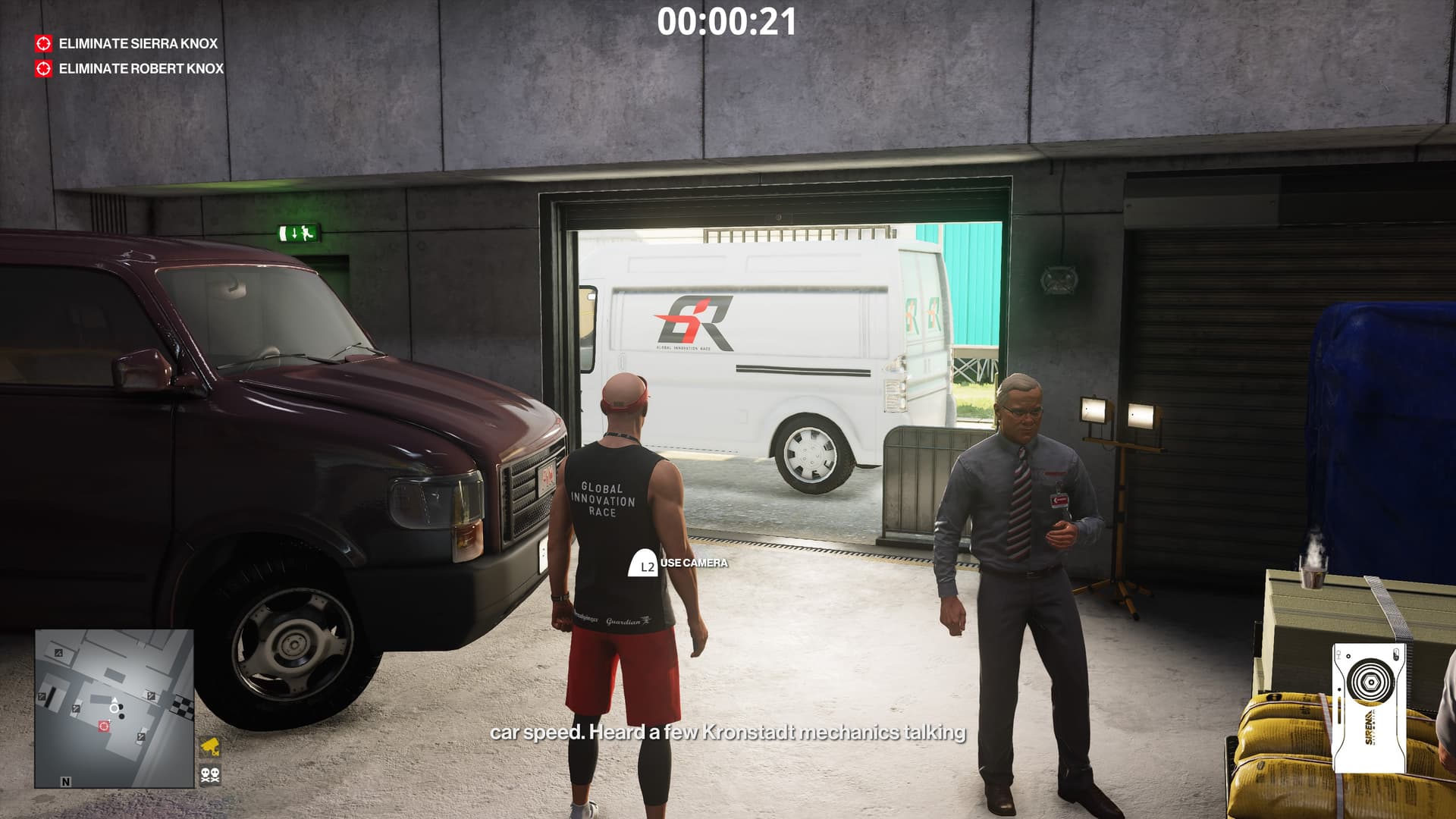
Task: Click the north compass marker on minimap
Action: click(66, 781)
